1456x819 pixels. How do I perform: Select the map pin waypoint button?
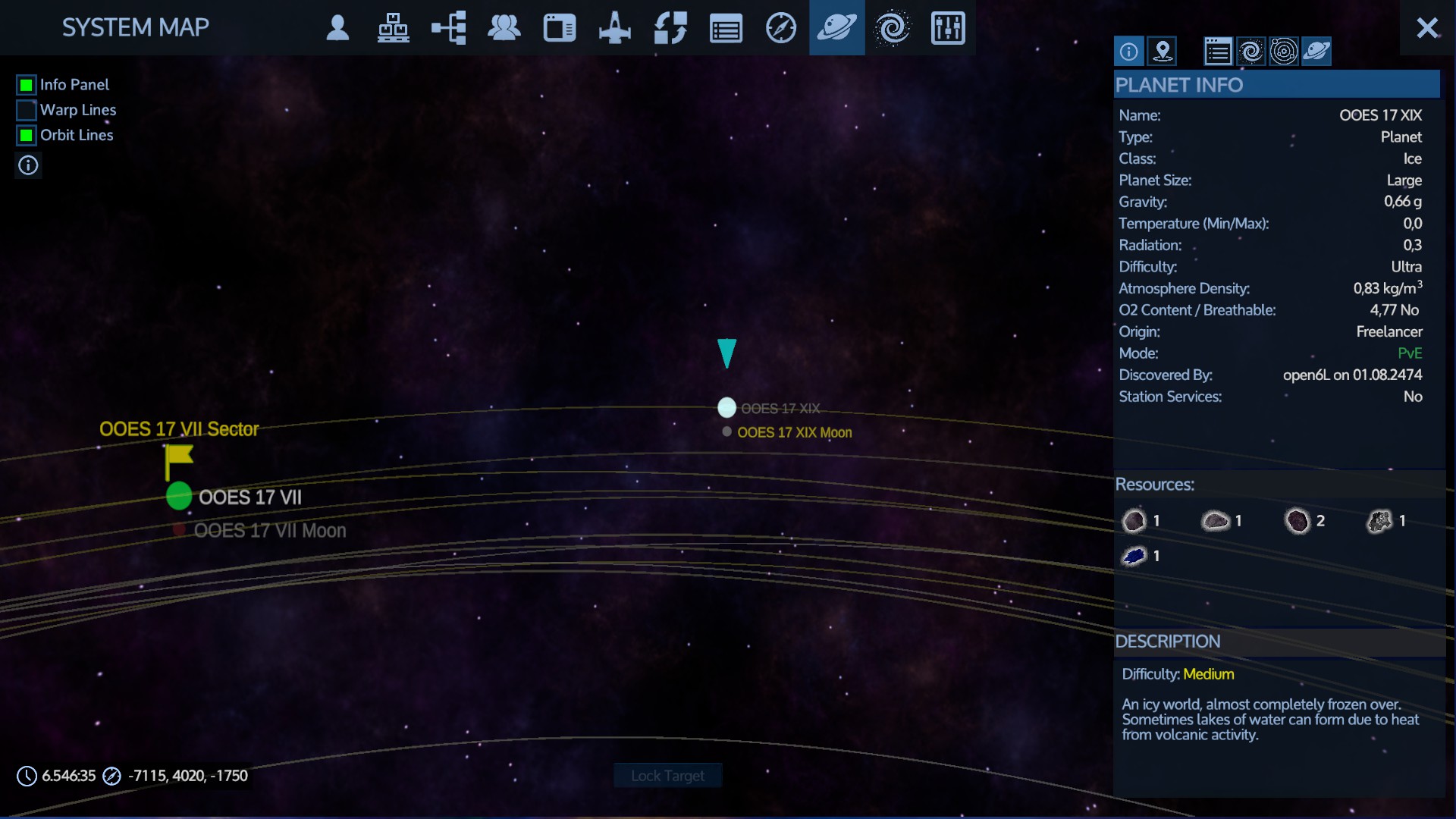click(x=1163, y=52)
